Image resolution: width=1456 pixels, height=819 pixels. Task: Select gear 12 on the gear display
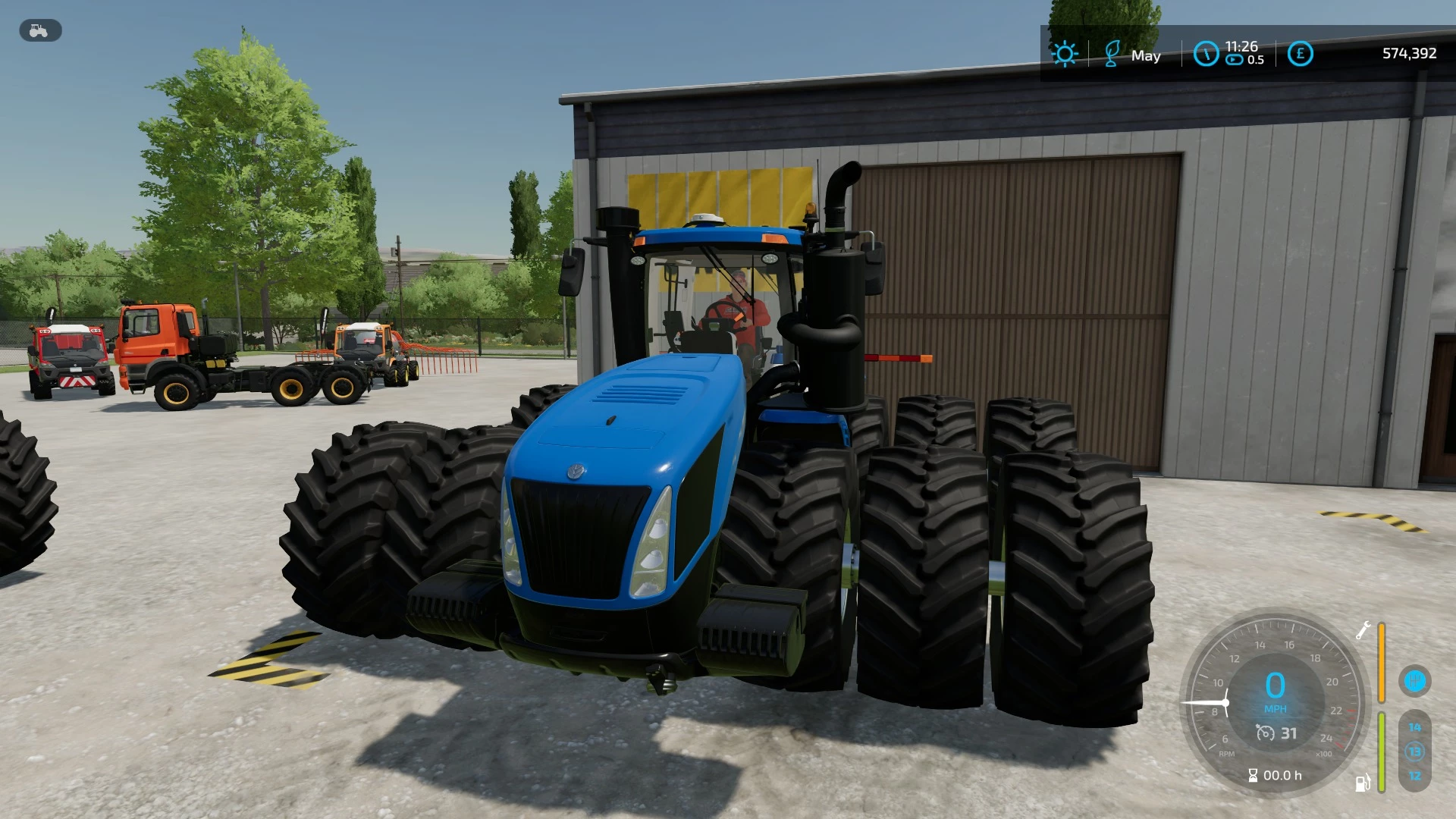click(1415, 775)
